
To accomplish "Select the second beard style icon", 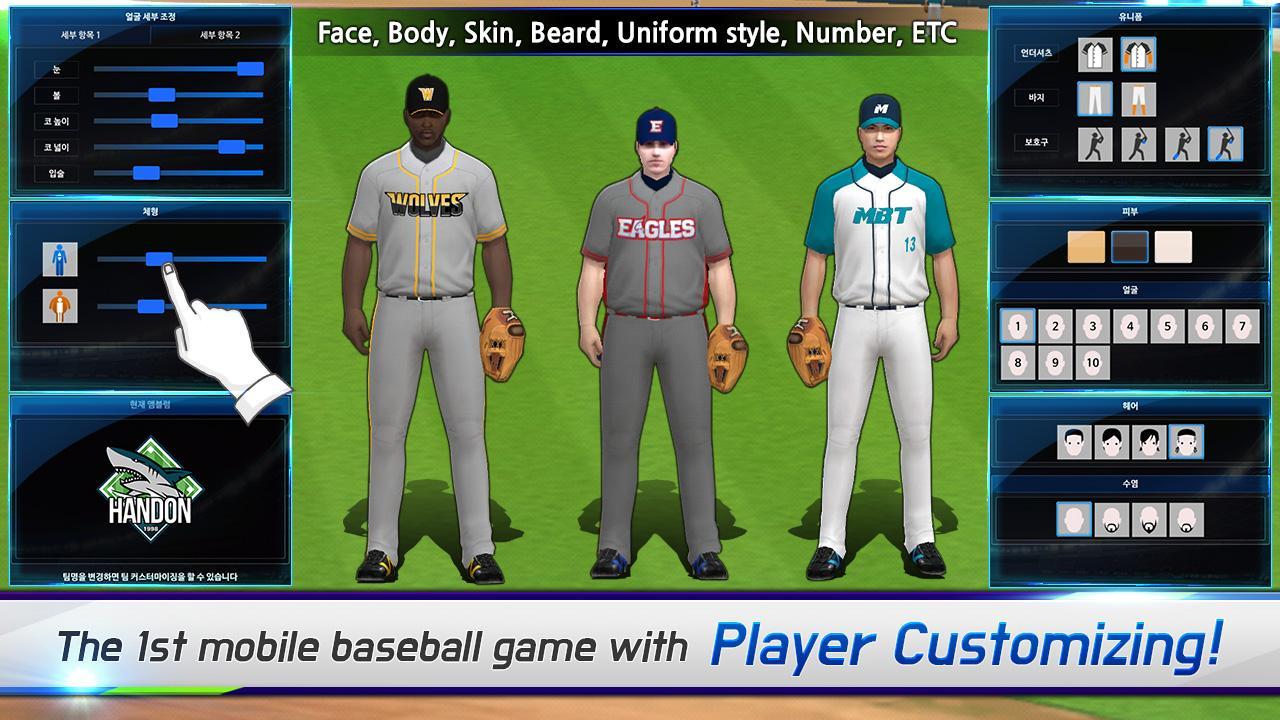I will [1110, 517].
